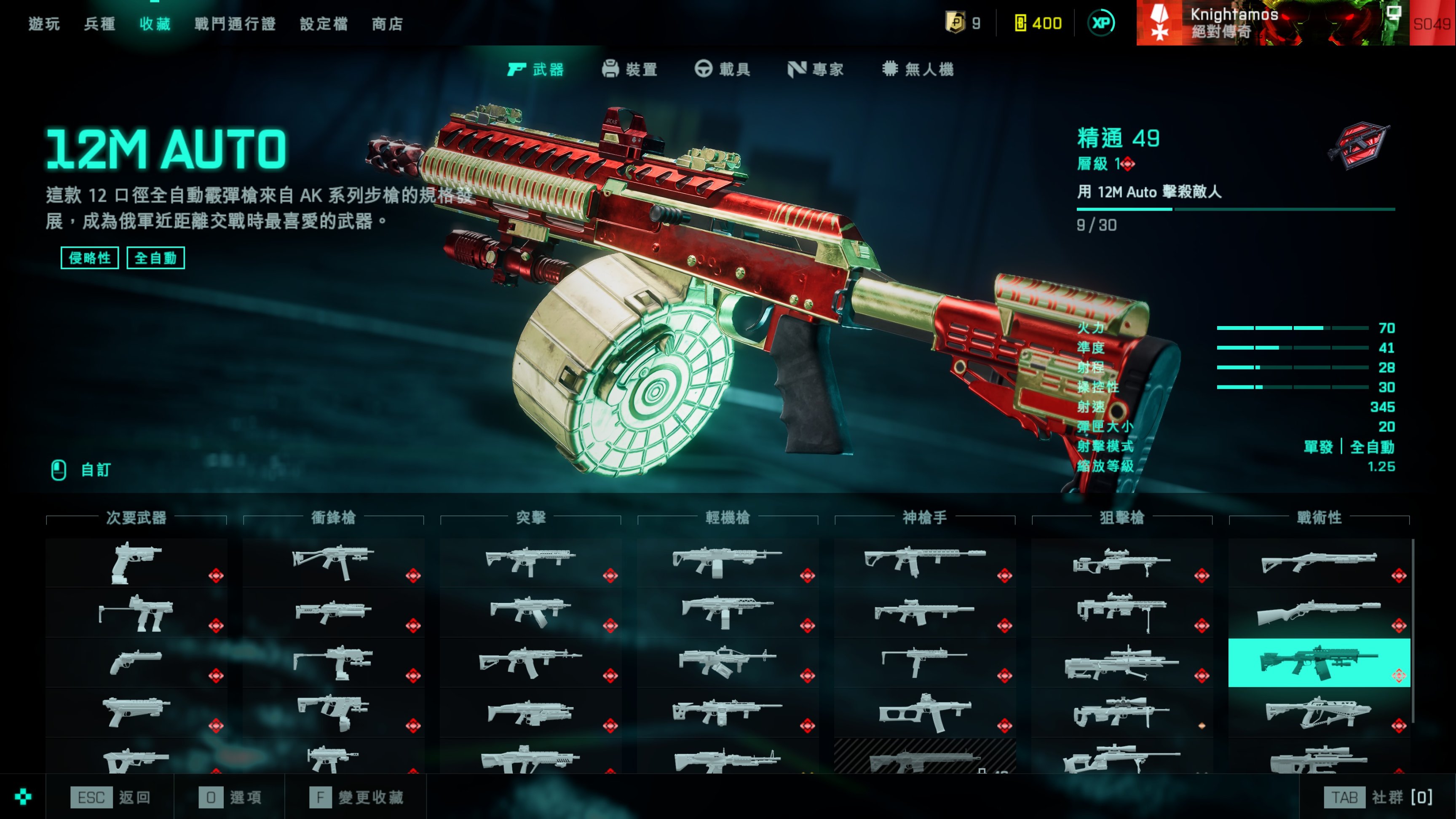This screenshot has height=819, width=1456.
Task: Select the highlighted 12M Auto weapon tile
Action: tap(1319, 662)
